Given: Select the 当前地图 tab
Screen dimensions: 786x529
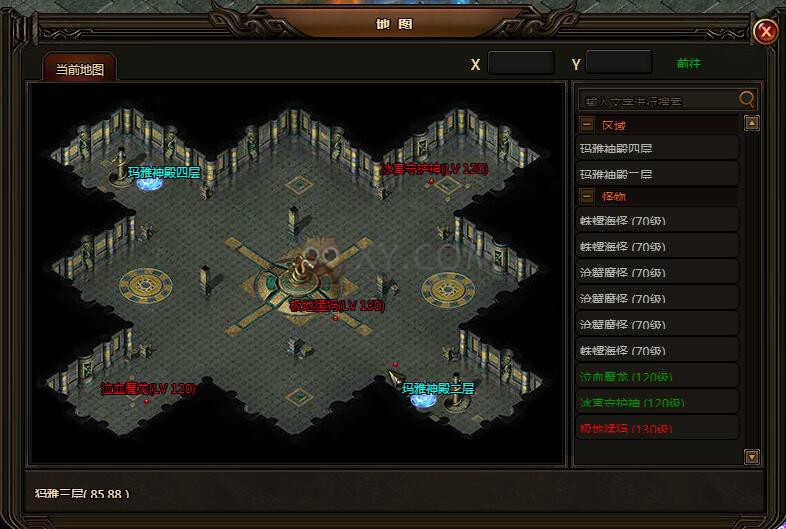Looking at the screenshot, I should (x=80, y=69).
